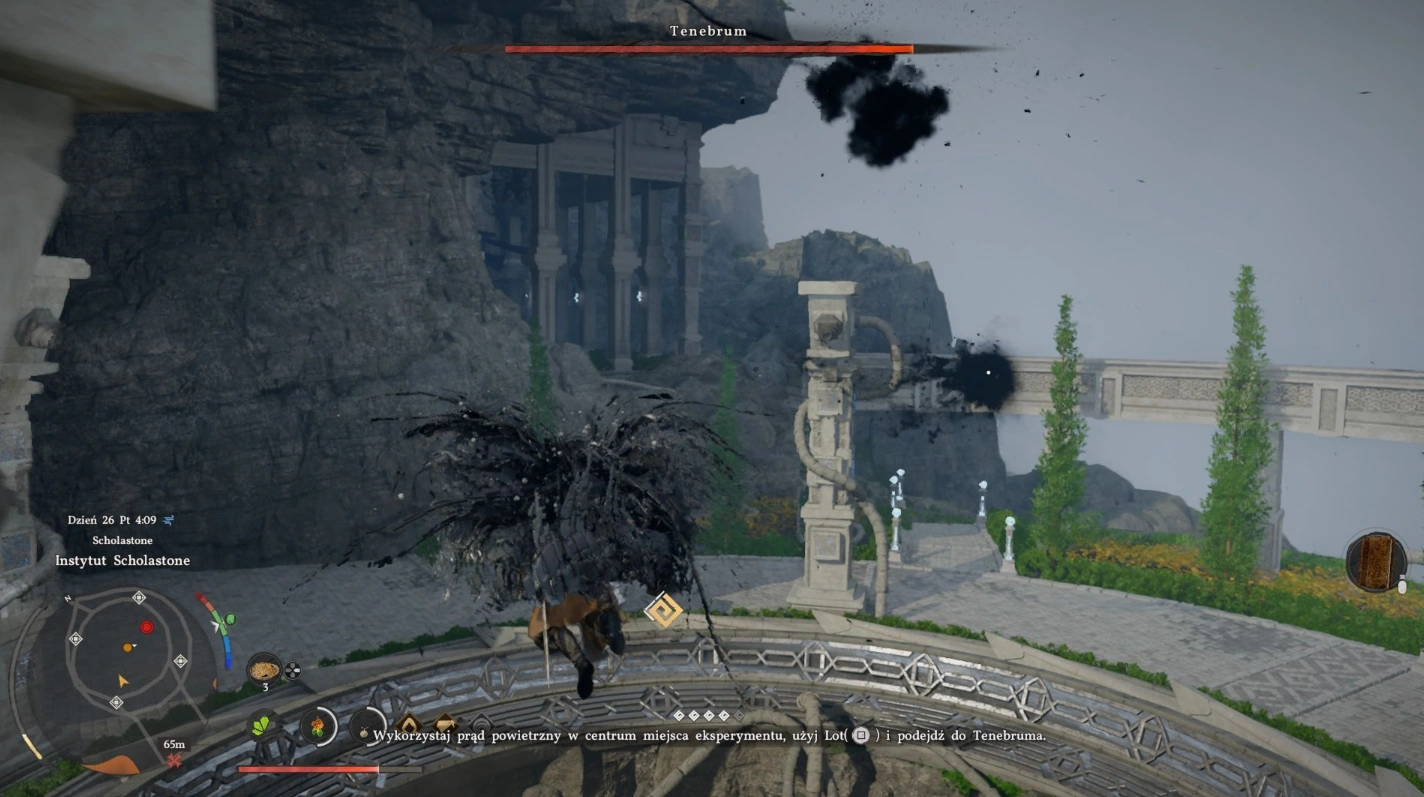
Task: Open the brown book icon
Action: pyautogui.click(x=1376, y=561)
